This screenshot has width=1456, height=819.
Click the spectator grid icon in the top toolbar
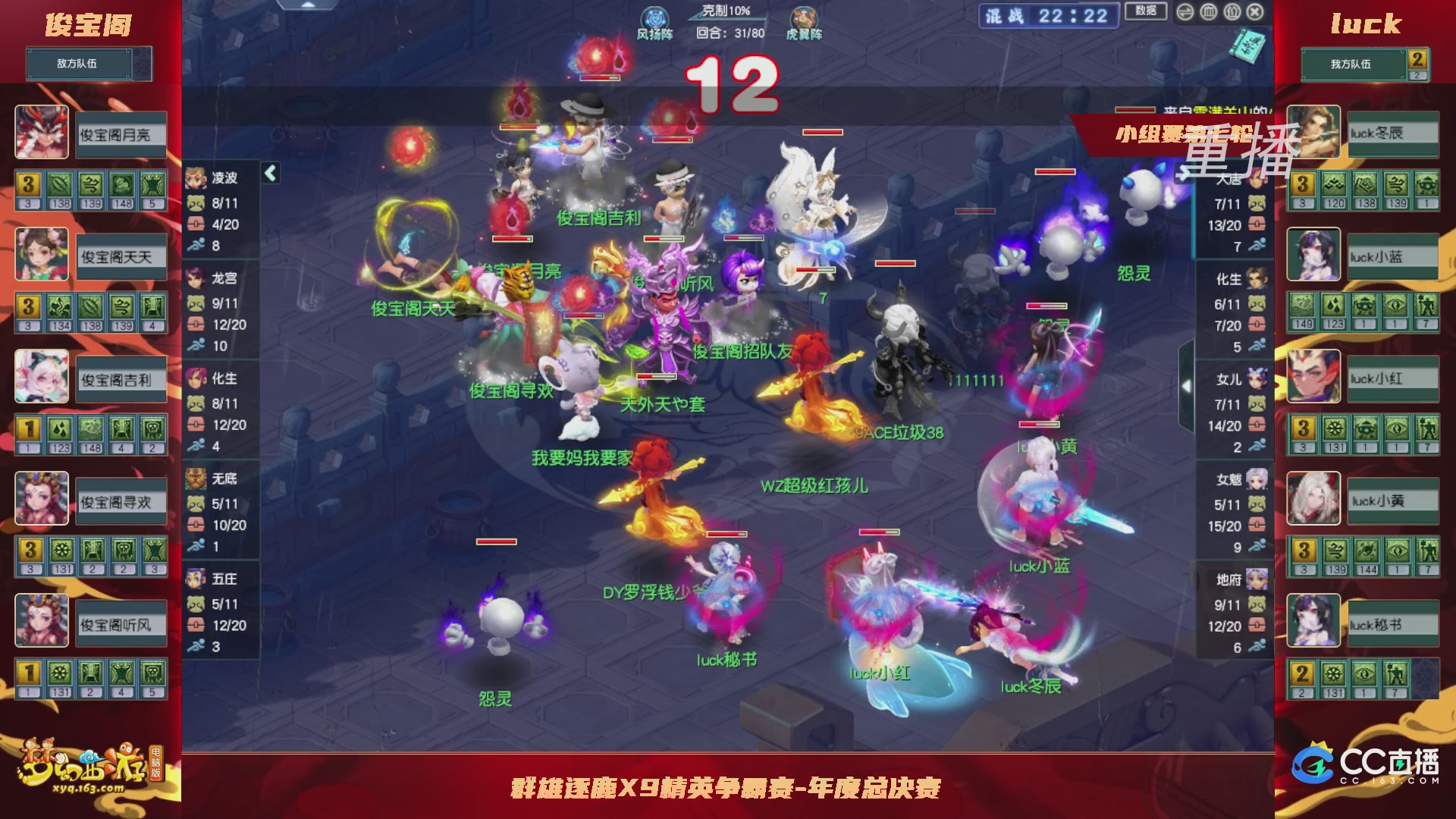click(1209, 12)
